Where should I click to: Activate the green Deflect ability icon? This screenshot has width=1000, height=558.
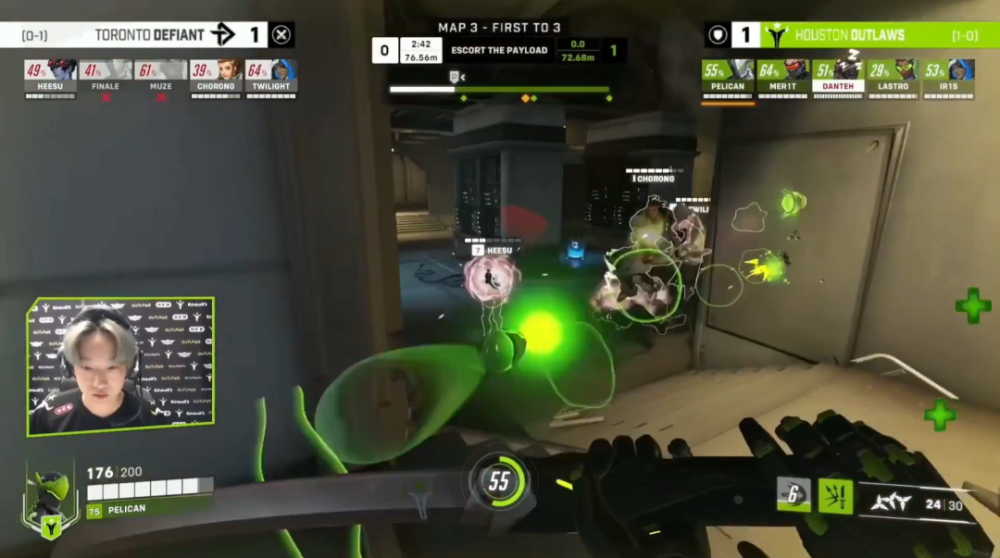click(834, 494)
